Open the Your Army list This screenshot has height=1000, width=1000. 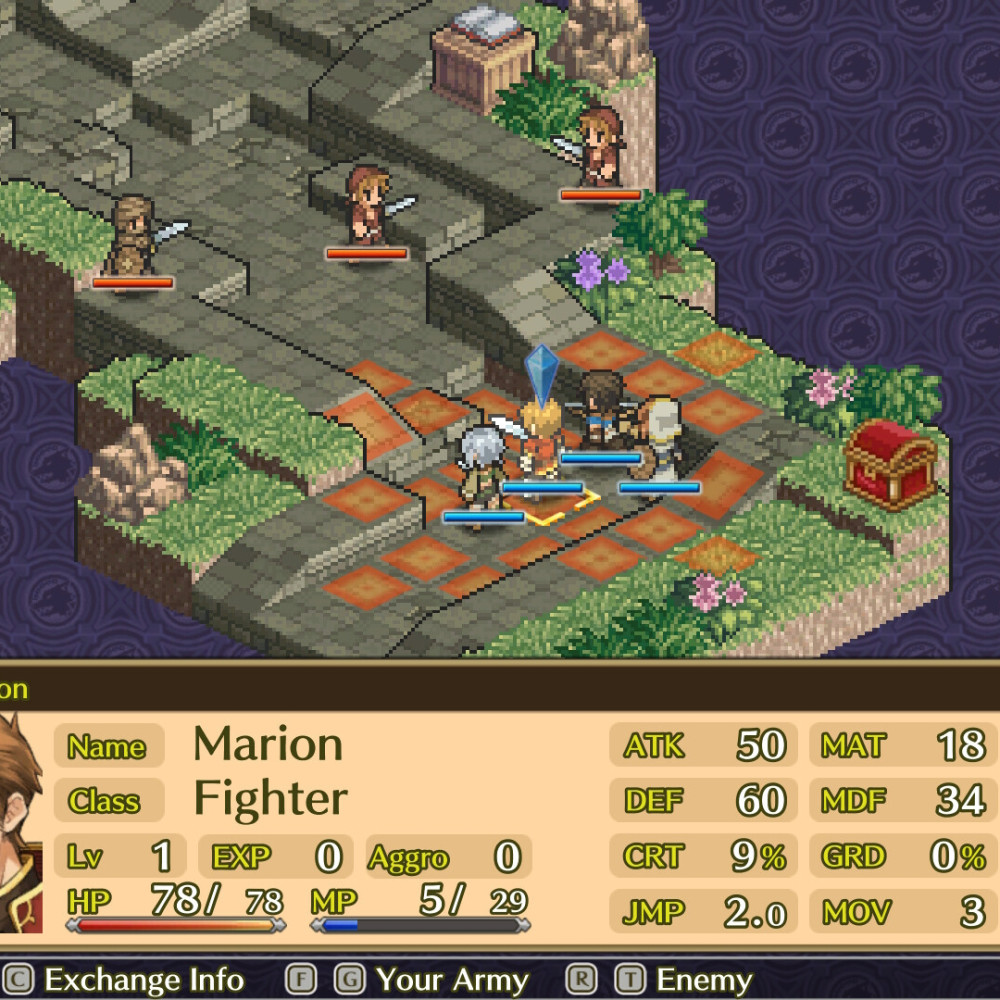452,980
